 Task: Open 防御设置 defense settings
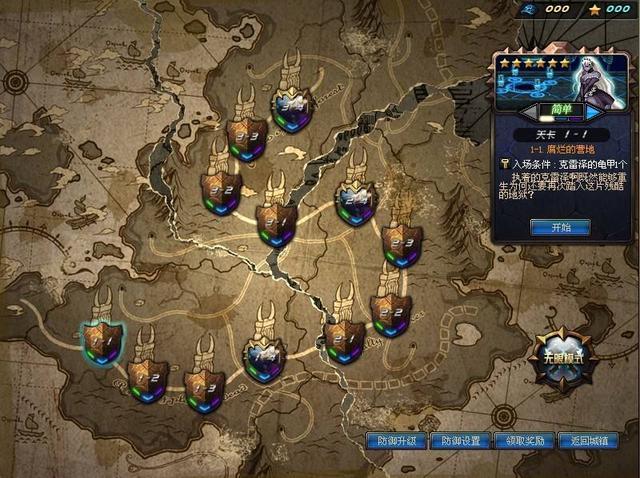click(x=459, y=440)
